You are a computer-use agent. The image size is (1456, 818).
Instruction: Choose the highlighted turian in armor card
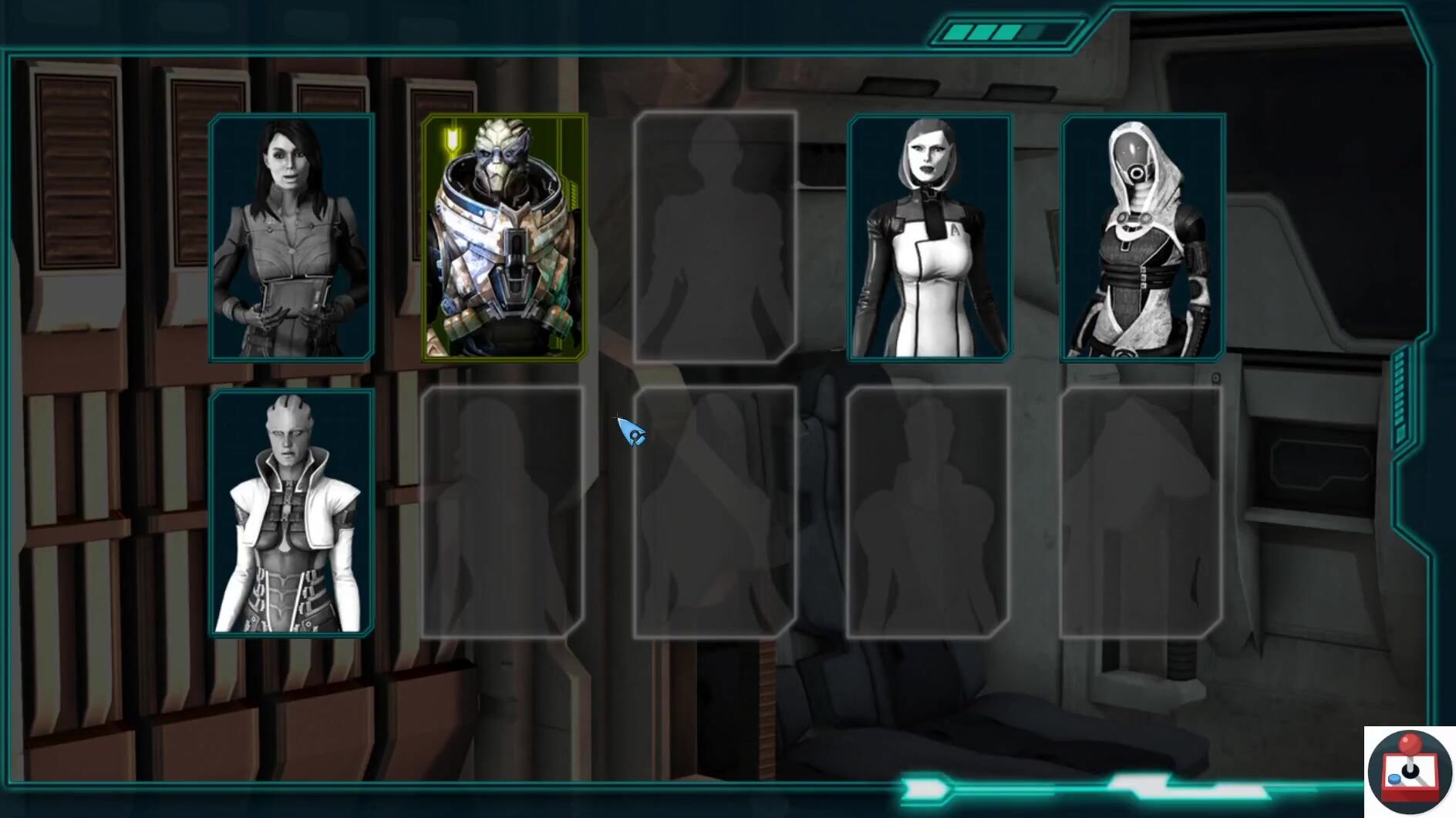504,237
